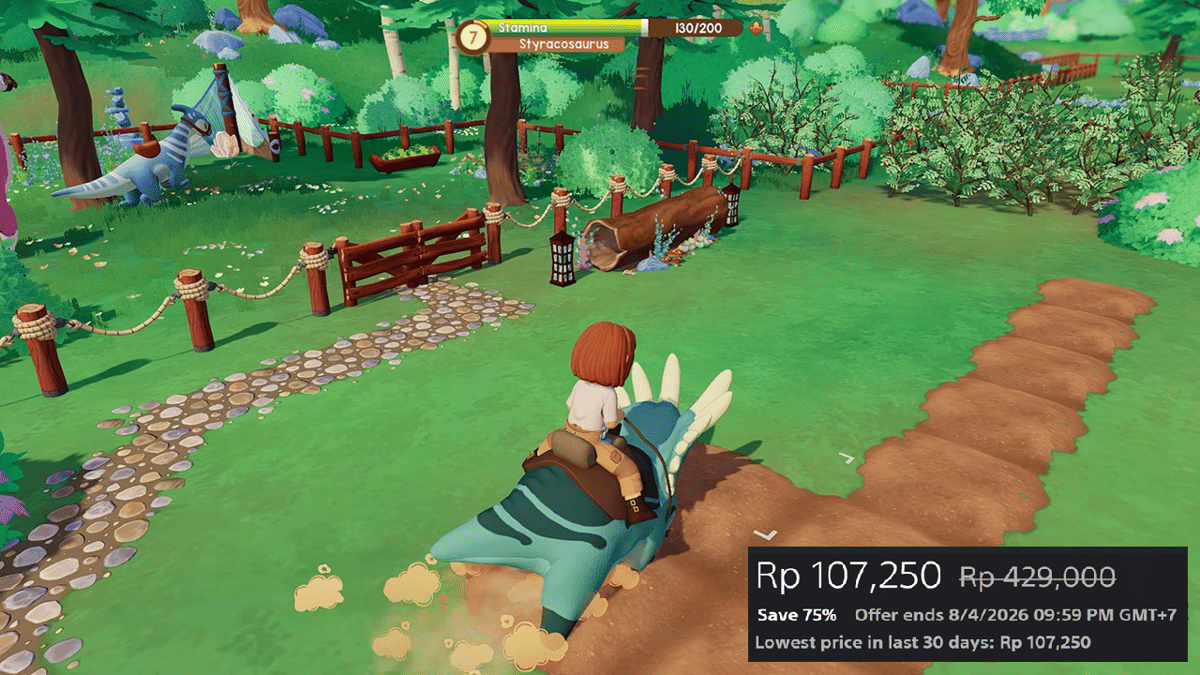1200x675 pixels.
Task: Click the orange icon beside the stamina counter
Action: 755,29
